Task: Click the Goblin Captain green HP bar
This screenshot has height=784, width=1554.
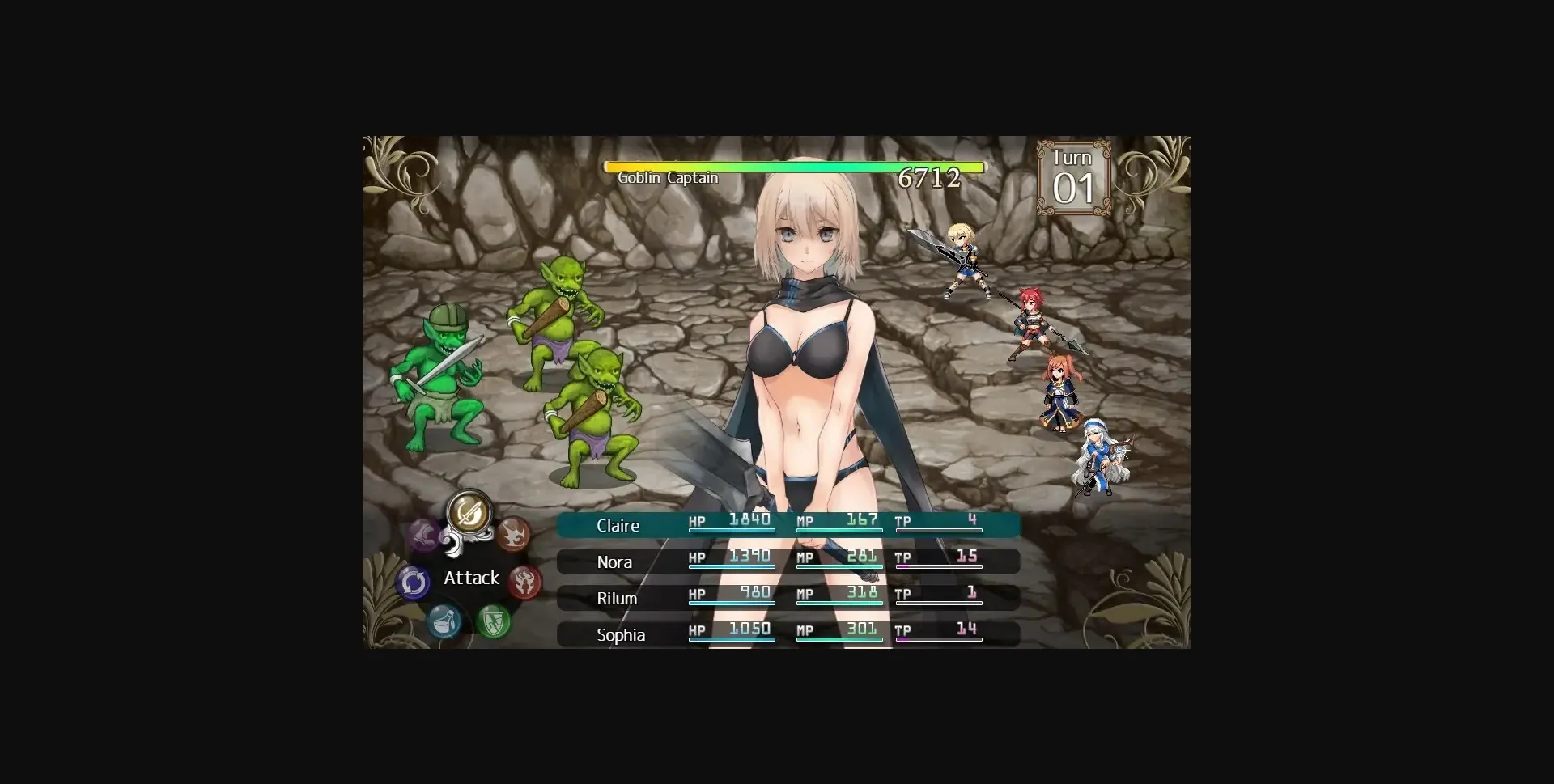Action: tap(793, 167)
